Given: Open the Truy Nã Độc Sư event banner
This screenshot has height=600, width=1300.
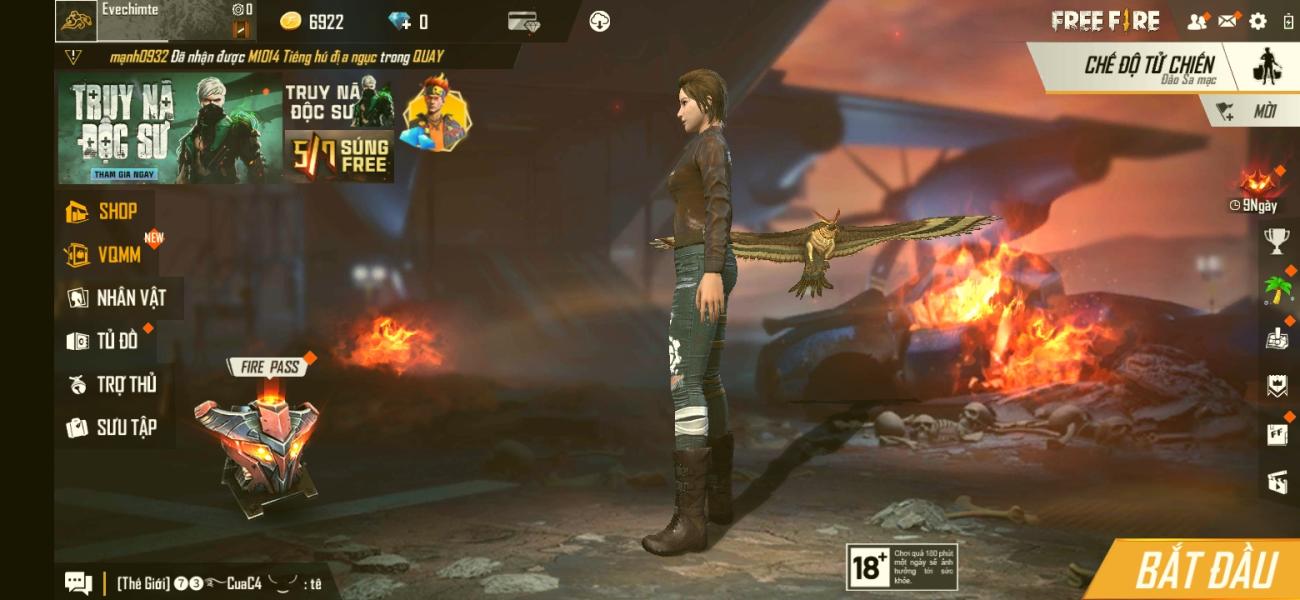Looking at the screenshot, I should [169, 128].
